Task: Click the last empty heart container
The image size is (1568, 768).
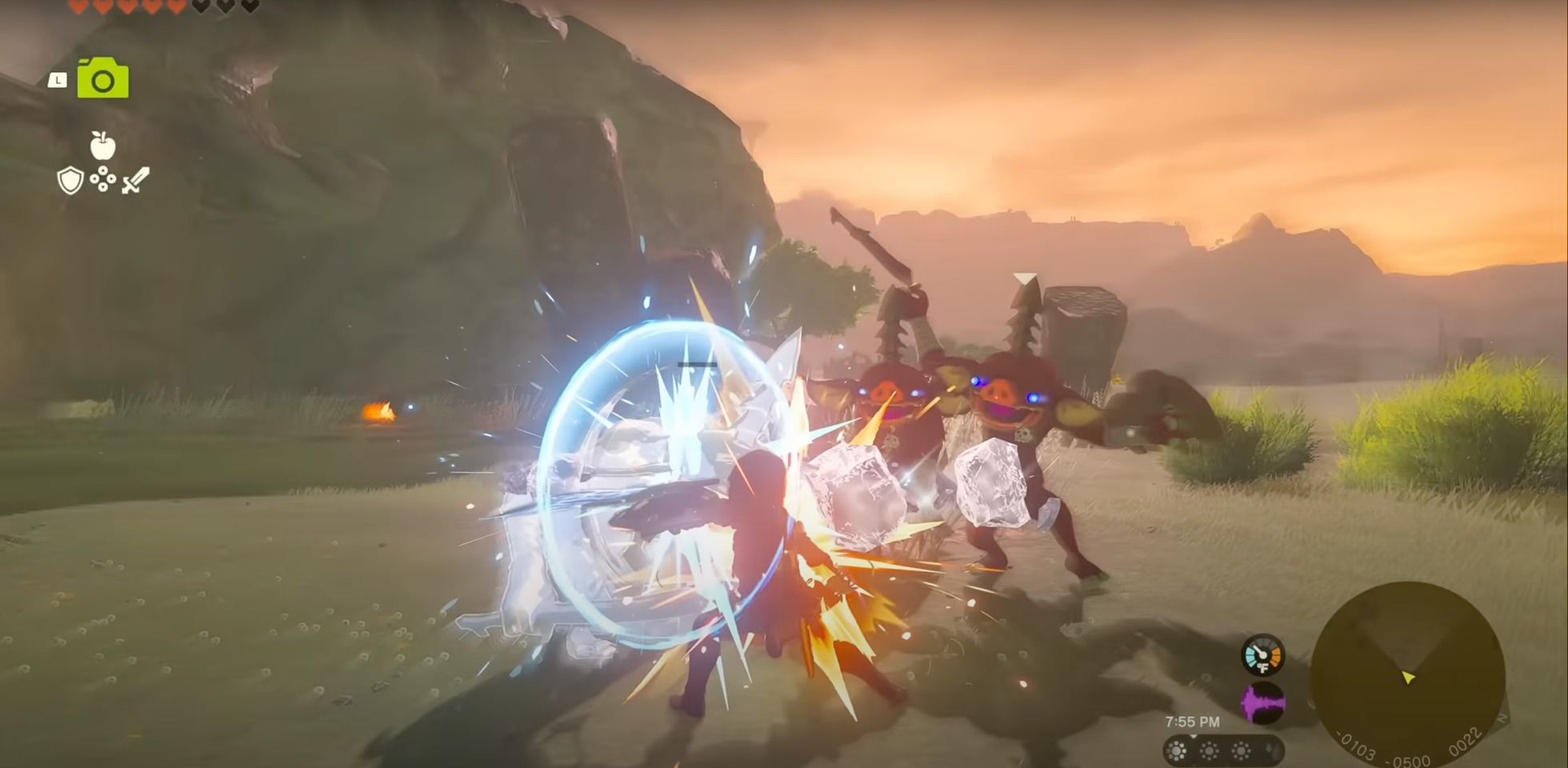Action: click(x=249, y=6)
